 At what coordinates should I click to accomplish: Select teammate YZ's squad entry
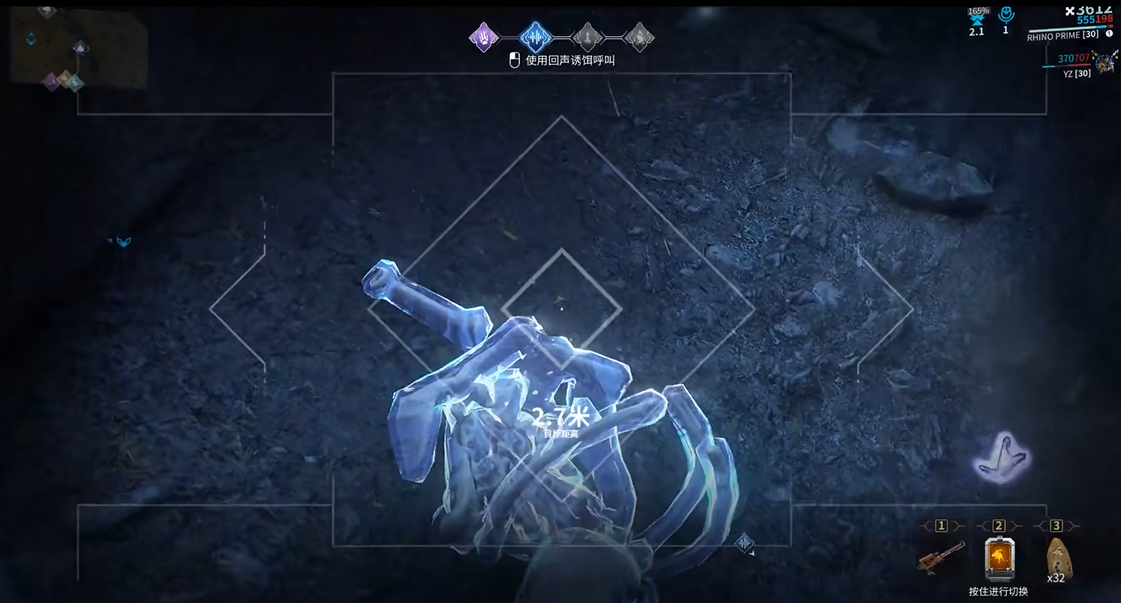click(1075, 72)
